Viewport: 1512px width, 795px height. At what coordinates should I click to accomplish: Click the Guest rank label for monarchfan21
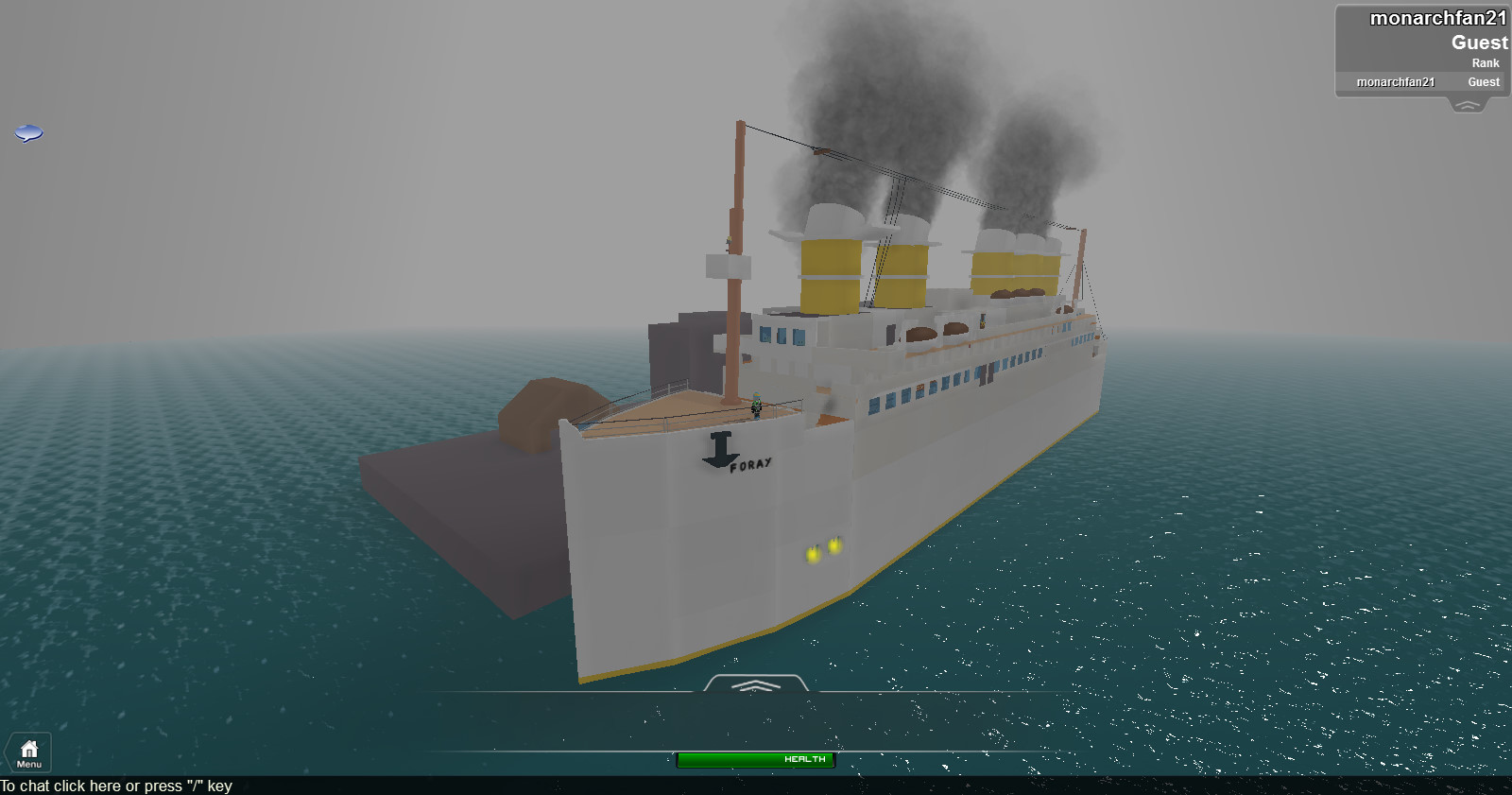1483,82
